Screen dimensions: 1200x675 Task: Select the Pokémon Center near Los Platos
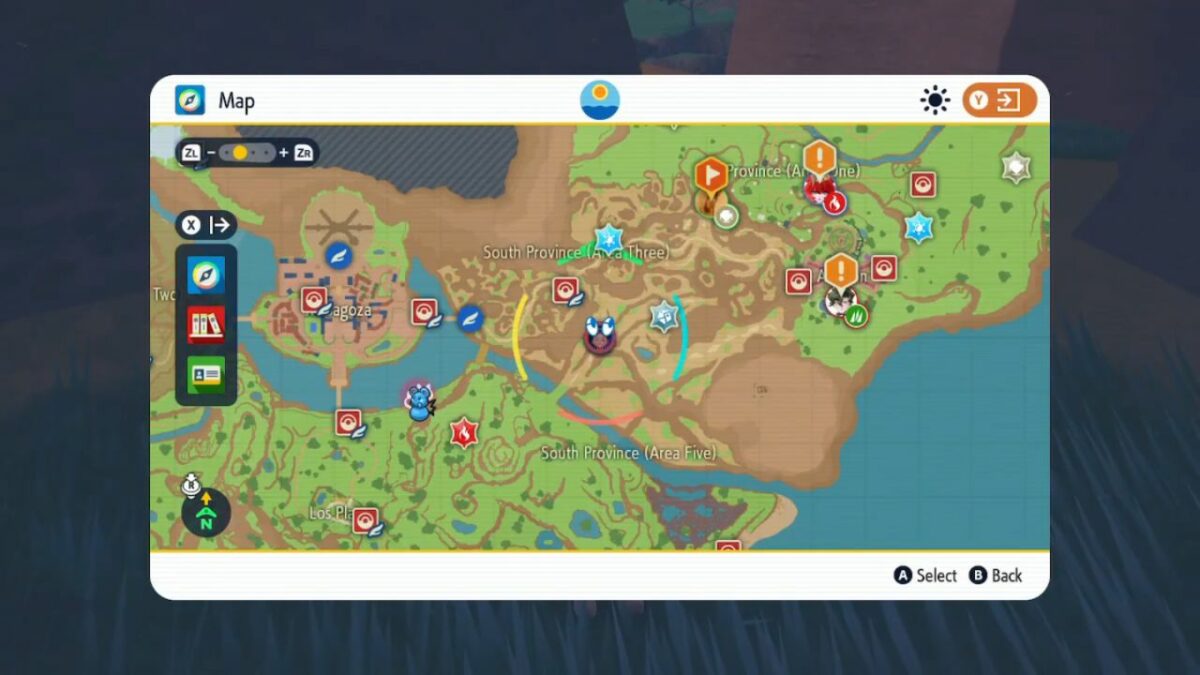365,520
